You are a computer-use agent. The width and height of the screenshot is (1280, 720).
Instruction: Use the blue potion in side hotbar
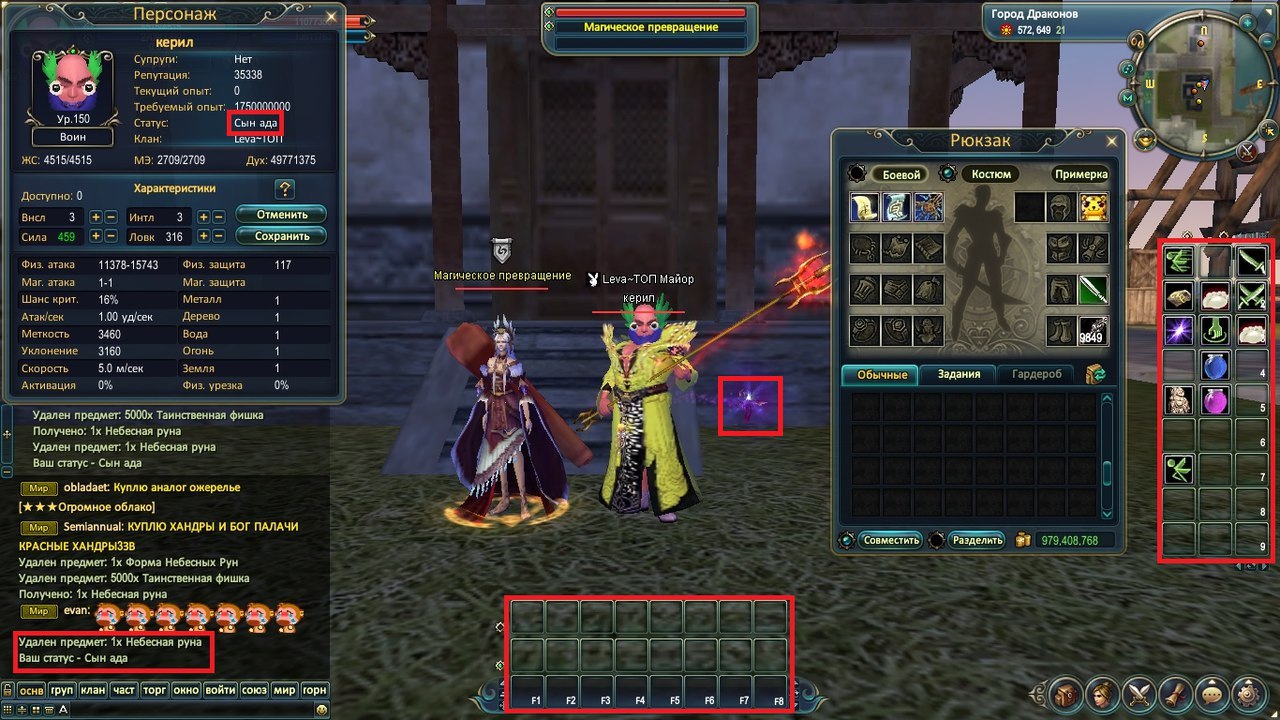point(1215,365)
